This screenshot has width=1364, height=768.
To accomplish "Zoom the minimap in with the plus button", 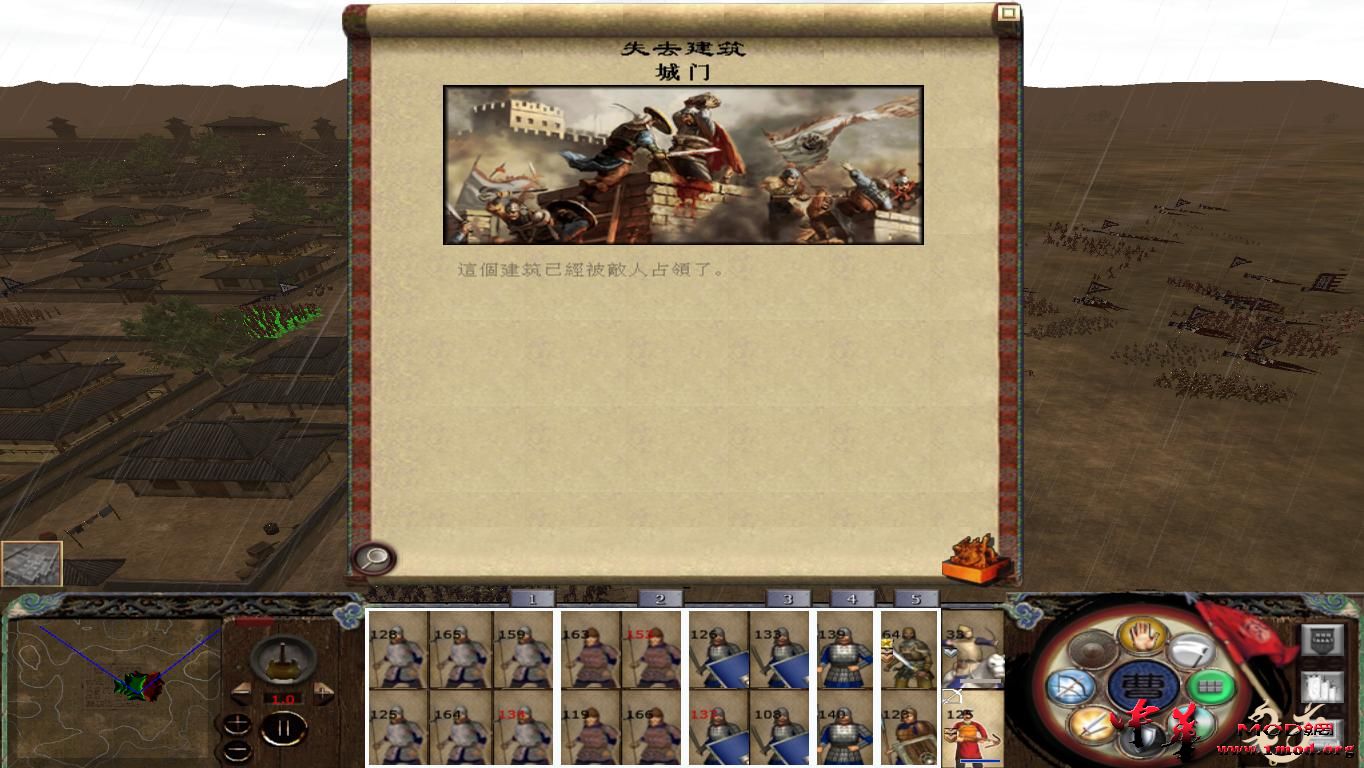I will pyautogui.click(x=237, y=724).
